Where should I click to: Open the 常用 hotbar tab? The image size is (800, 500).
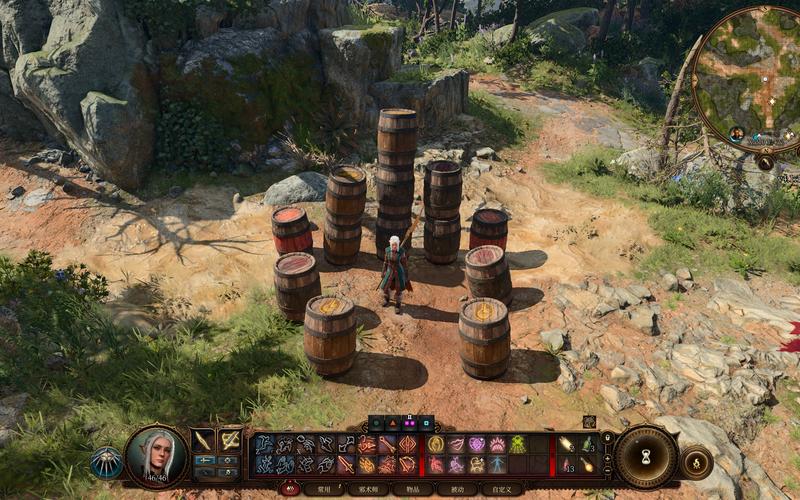click(x=321, y=489)
